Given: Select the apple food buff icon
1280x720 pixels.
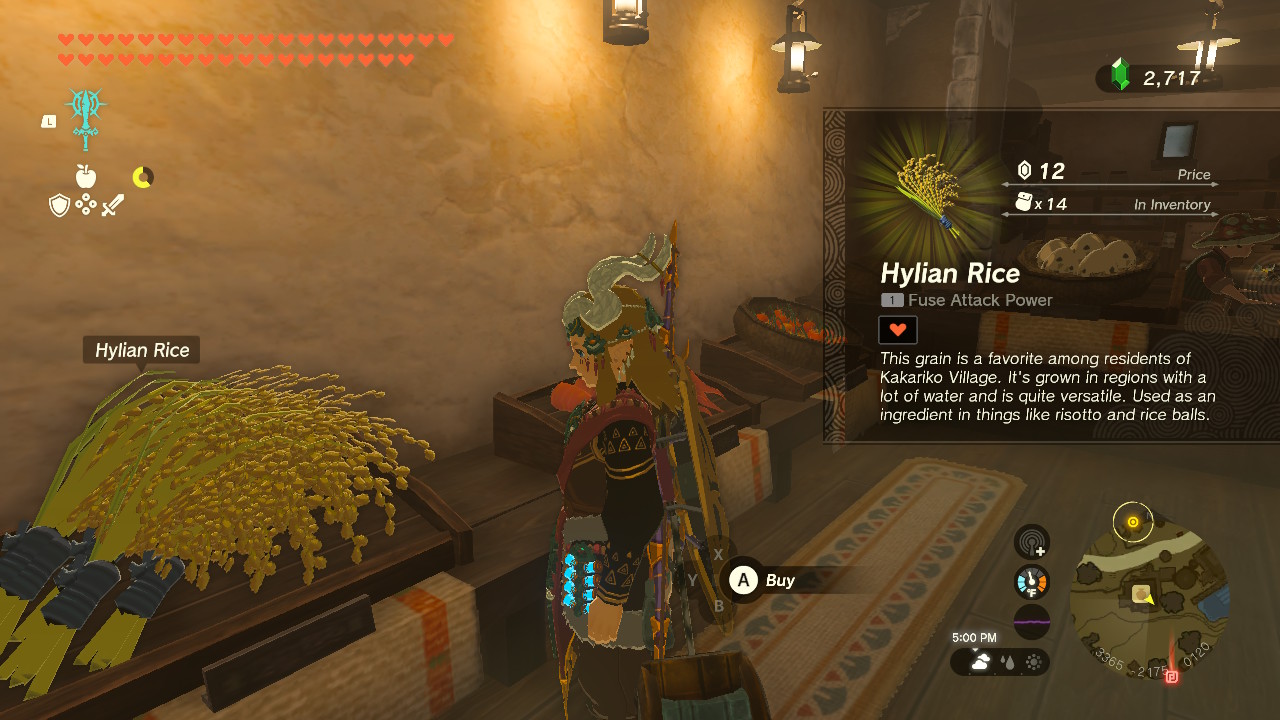Looking at the screenshot, I should point(85,177).
